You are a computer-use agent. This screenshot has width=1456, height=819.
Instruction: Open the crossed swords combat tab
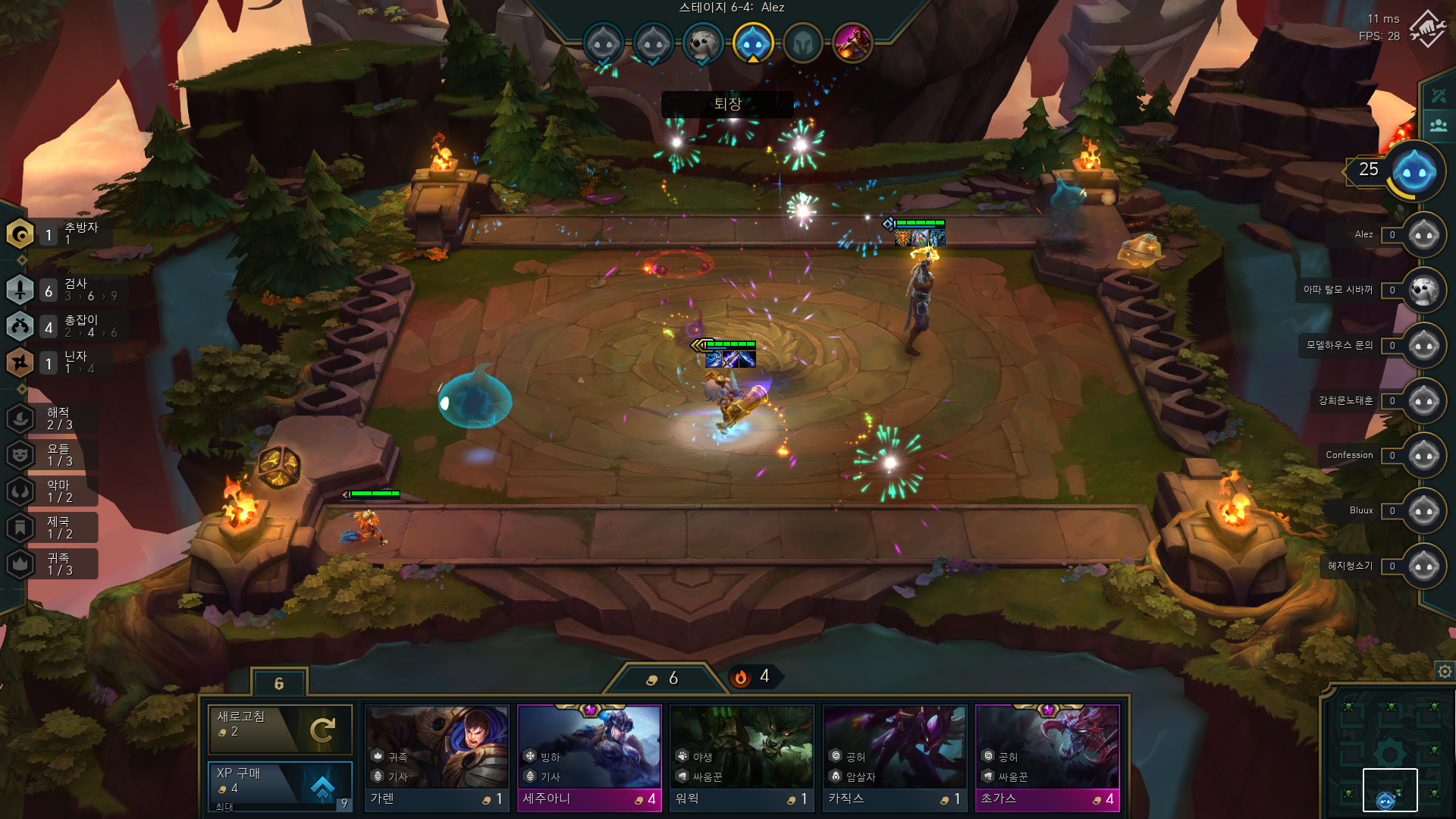(x=1438, y=96)
